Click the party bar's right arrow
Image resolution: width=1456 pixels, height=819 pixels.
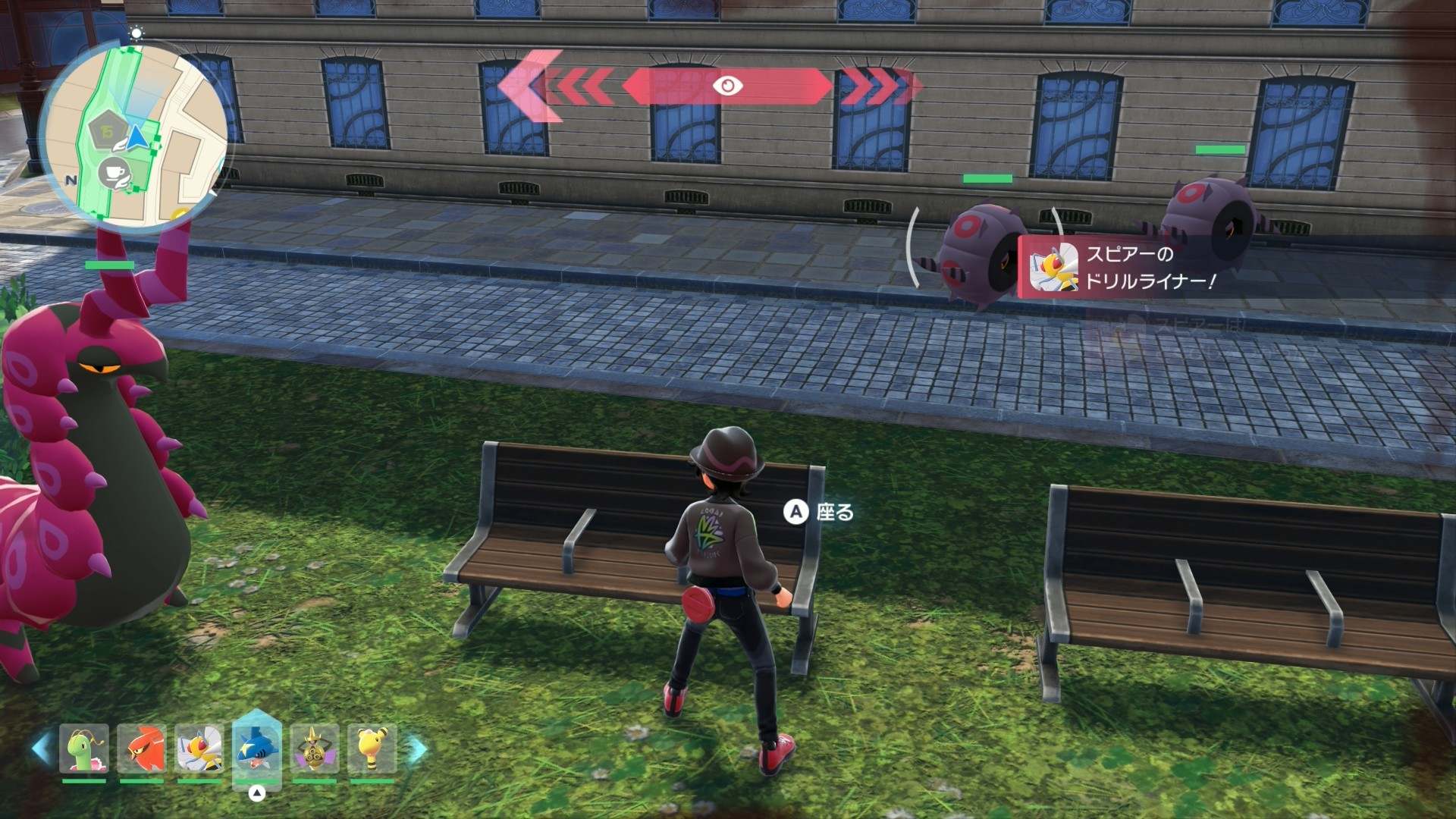[x=417, y=749]
